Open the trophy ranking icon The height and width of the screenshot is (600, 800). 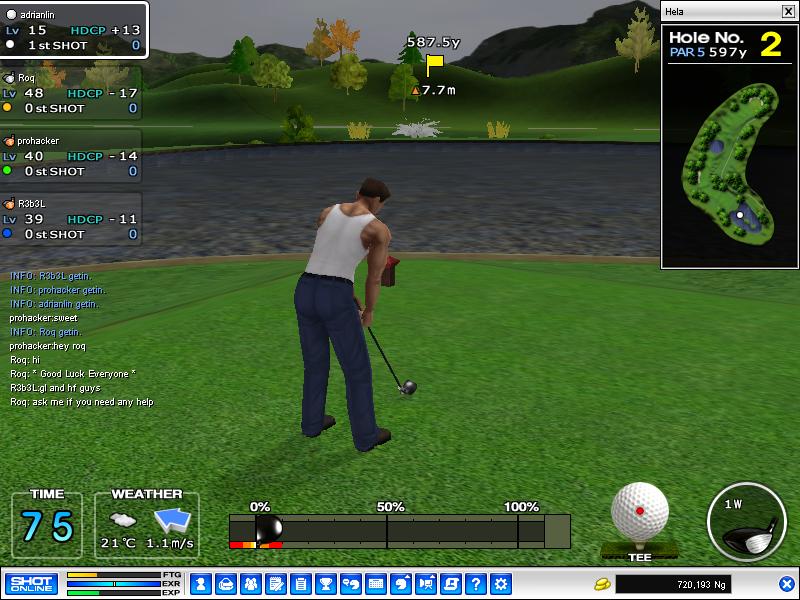click(x=325, y=583)
